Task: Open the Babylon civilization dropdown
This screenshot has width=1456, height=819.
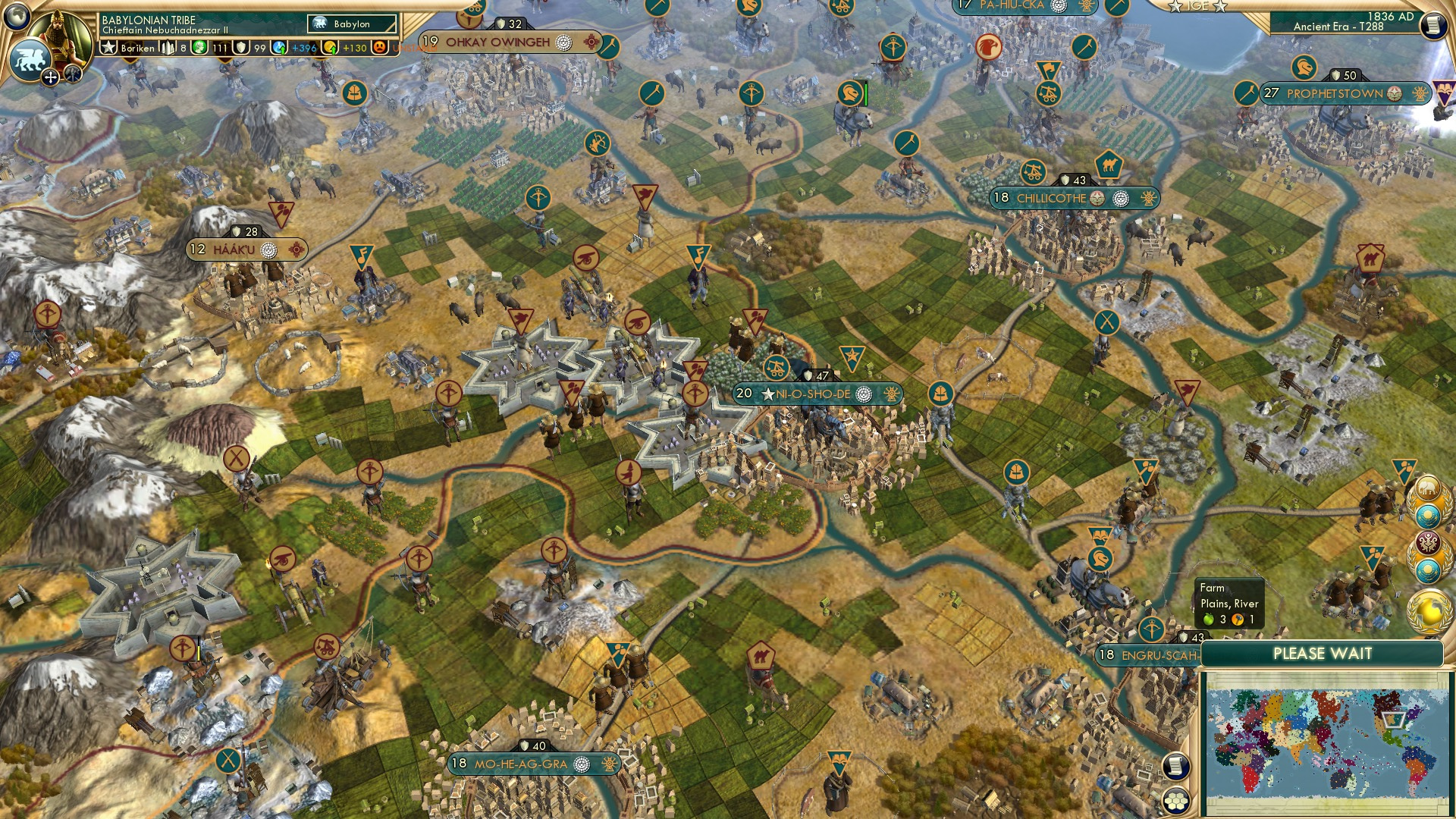Action: [353, 24]
